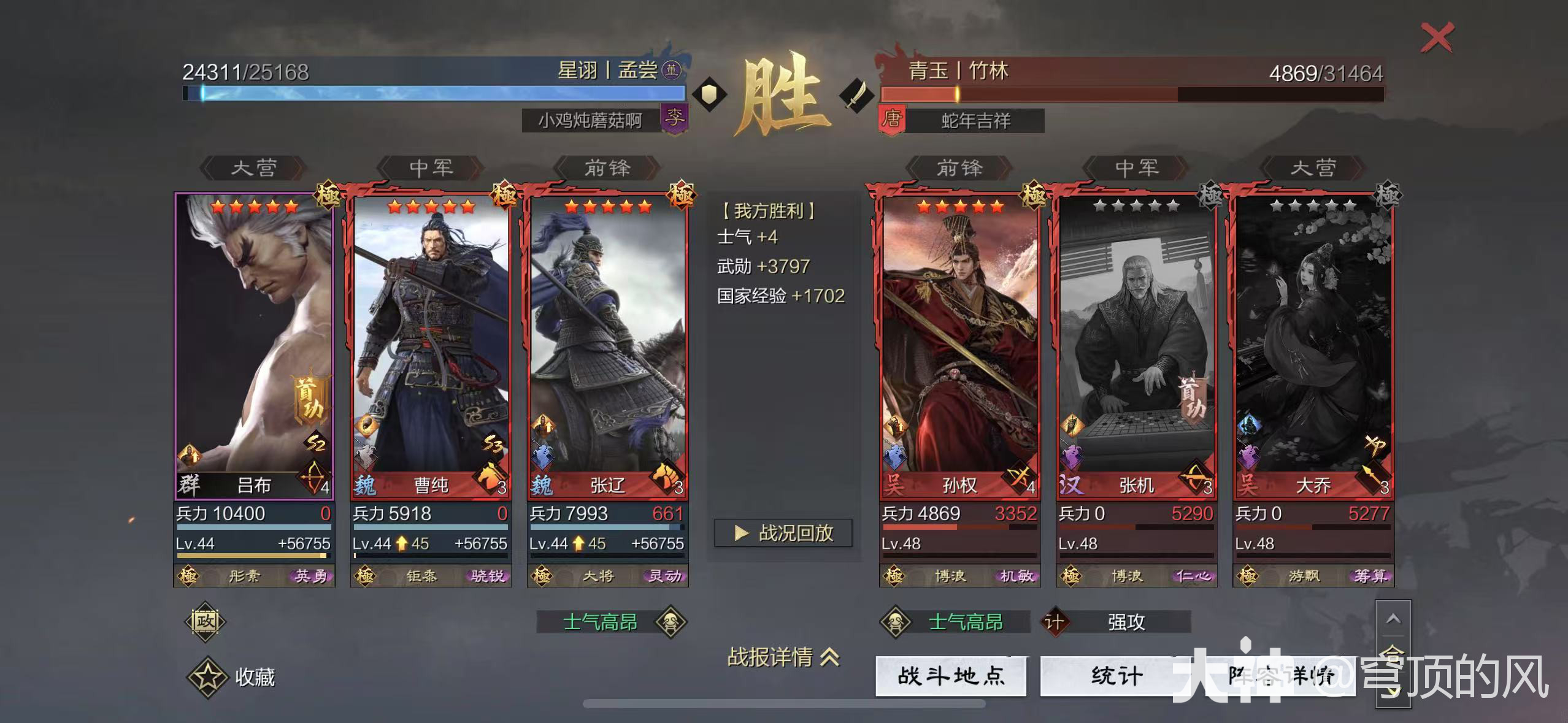This screenshot has width=1568, height=723.
Task: Click the morale icon next to left 士气高昂
Action: click(672, 621)
